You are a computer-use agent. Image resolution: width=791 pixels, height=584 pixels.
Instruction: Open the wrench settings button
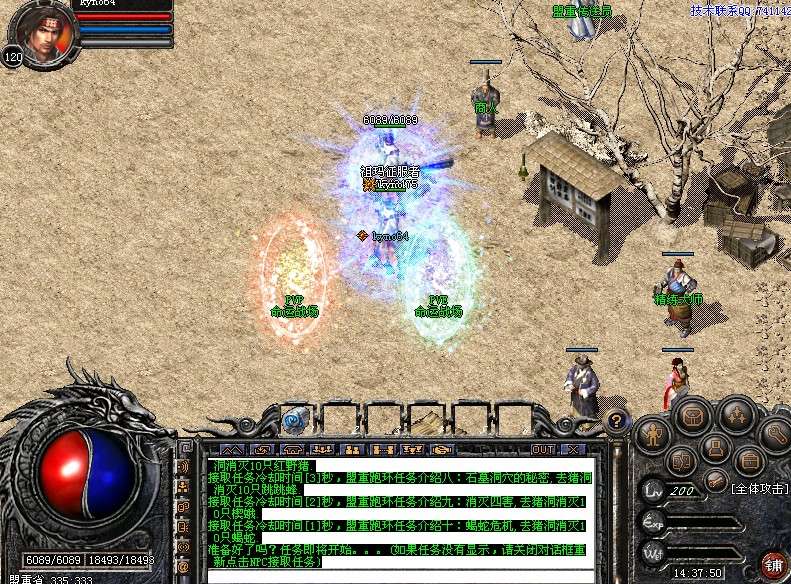point(775,434)
